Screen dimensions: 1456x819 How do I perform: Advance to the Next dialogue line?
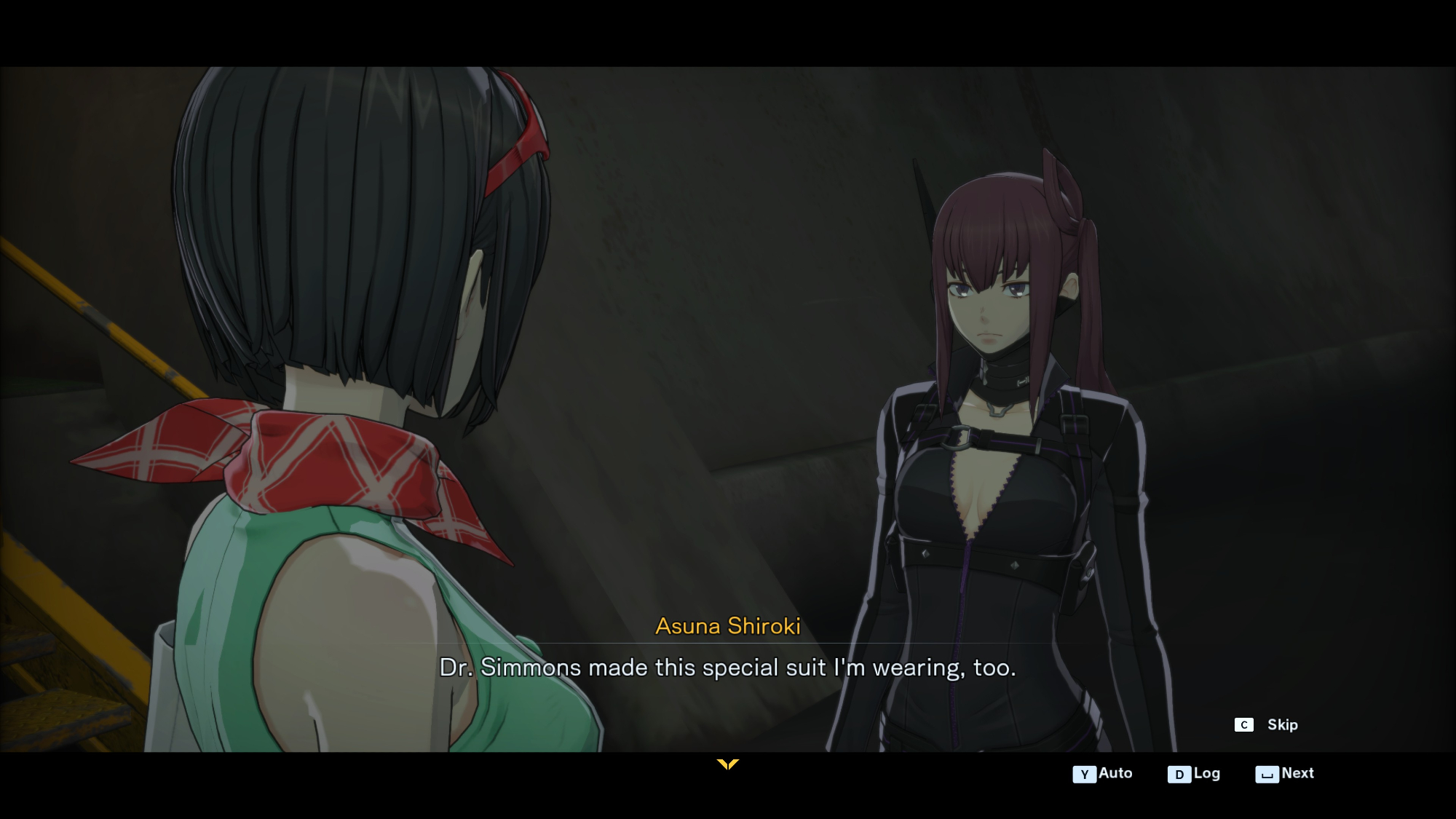click(x=1285, y=774)
